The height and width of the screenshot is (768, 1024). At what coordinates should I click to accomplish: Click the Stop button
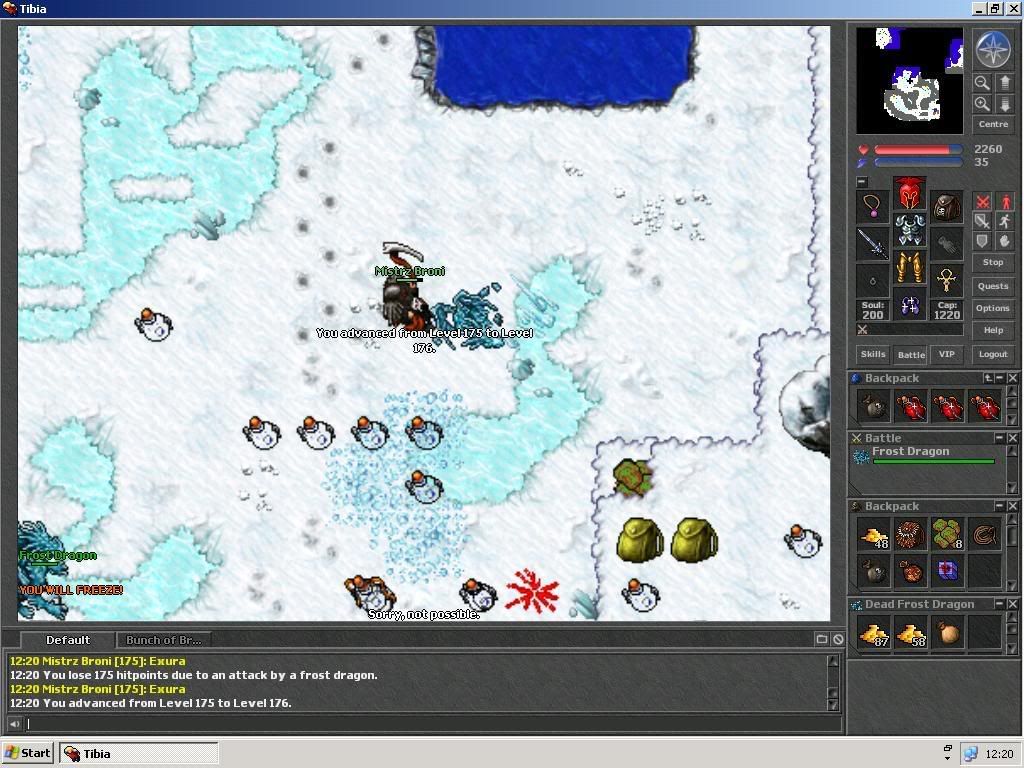tap(992, 262)
